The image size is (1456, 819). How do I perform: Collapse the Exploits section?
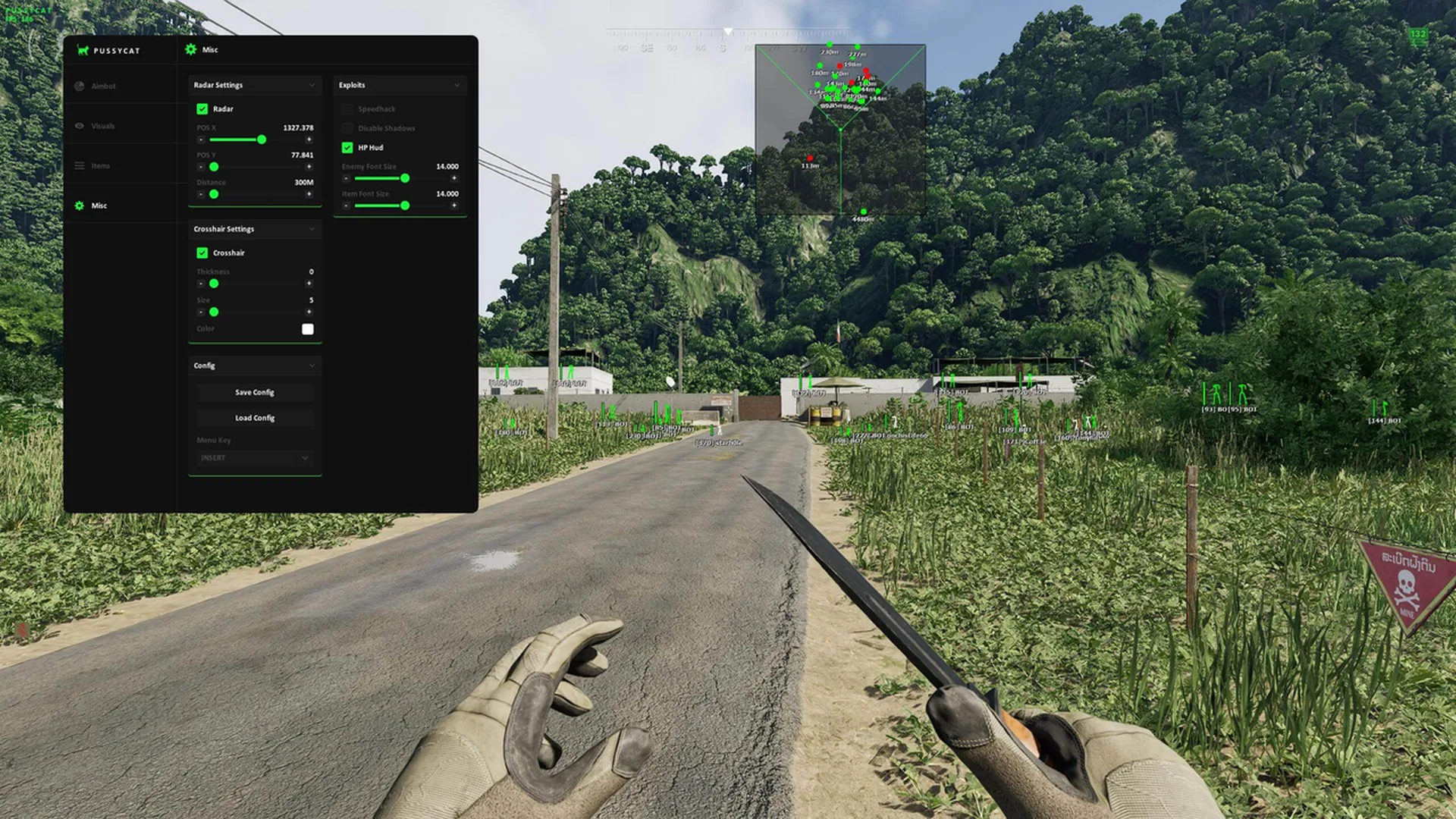(x=457, y=85)
